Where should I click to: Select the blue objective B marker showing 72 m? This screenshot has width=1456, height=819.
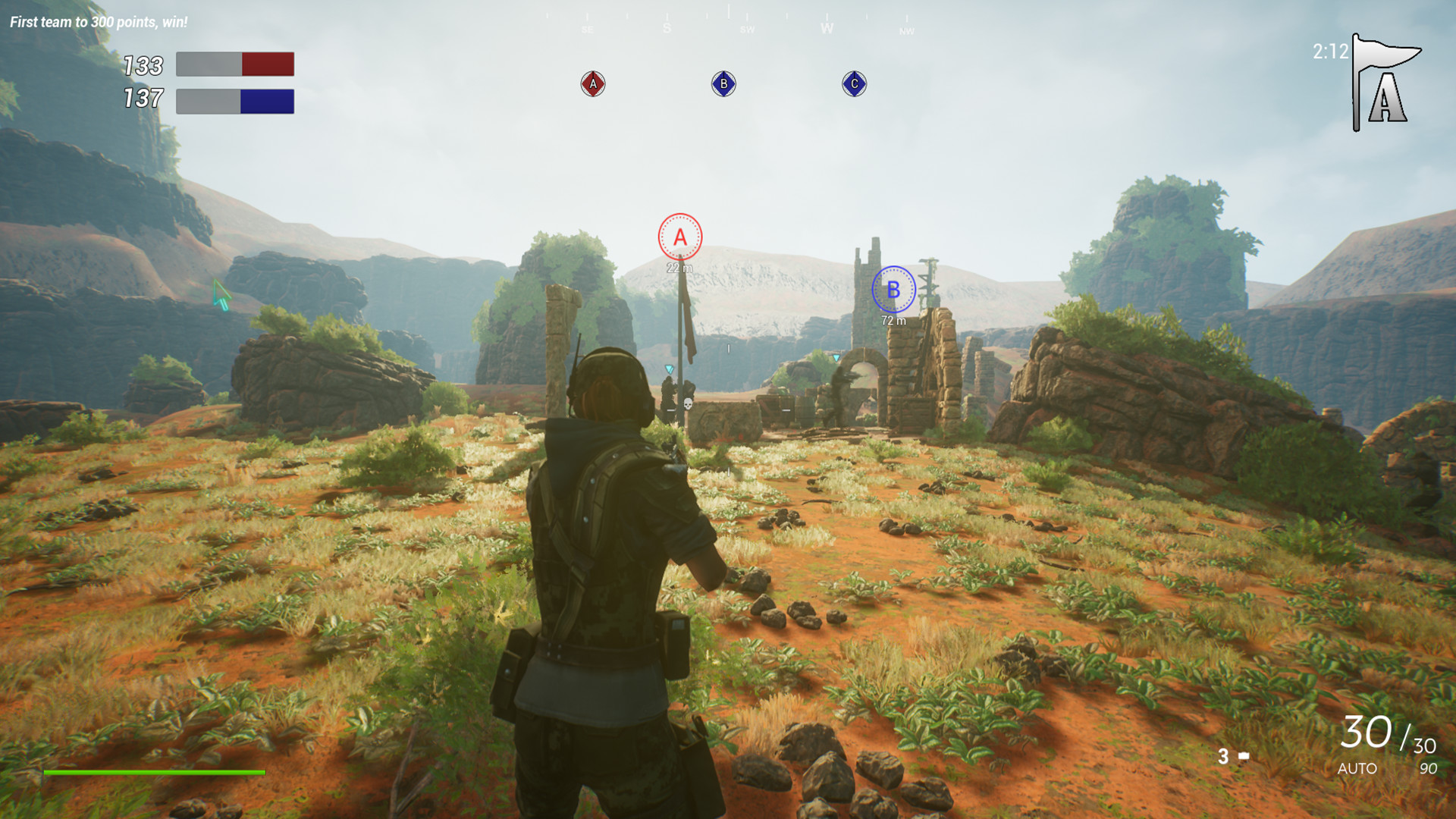point(895,289)
